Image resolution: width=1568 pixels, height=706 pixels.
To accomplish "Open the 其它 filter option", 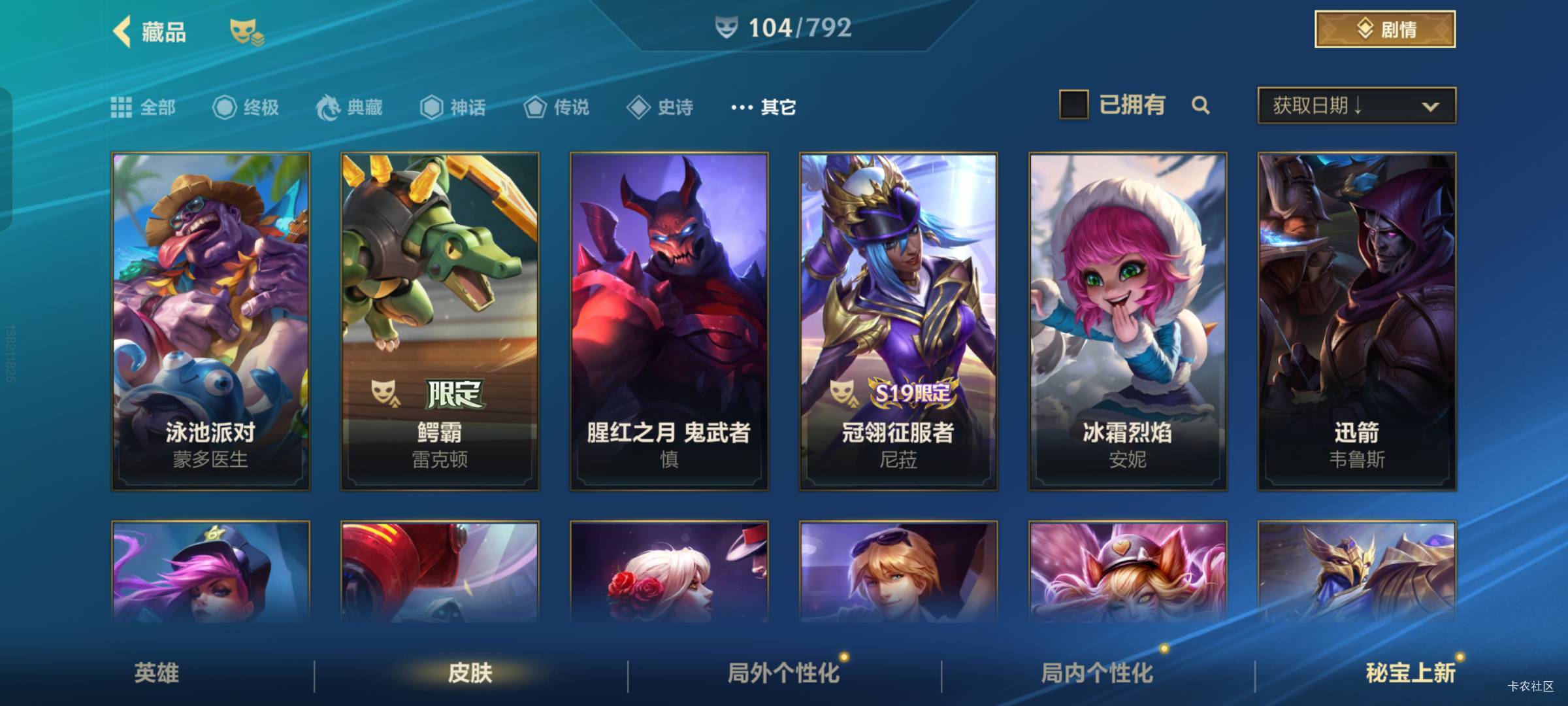I will (x=763, y=107).
